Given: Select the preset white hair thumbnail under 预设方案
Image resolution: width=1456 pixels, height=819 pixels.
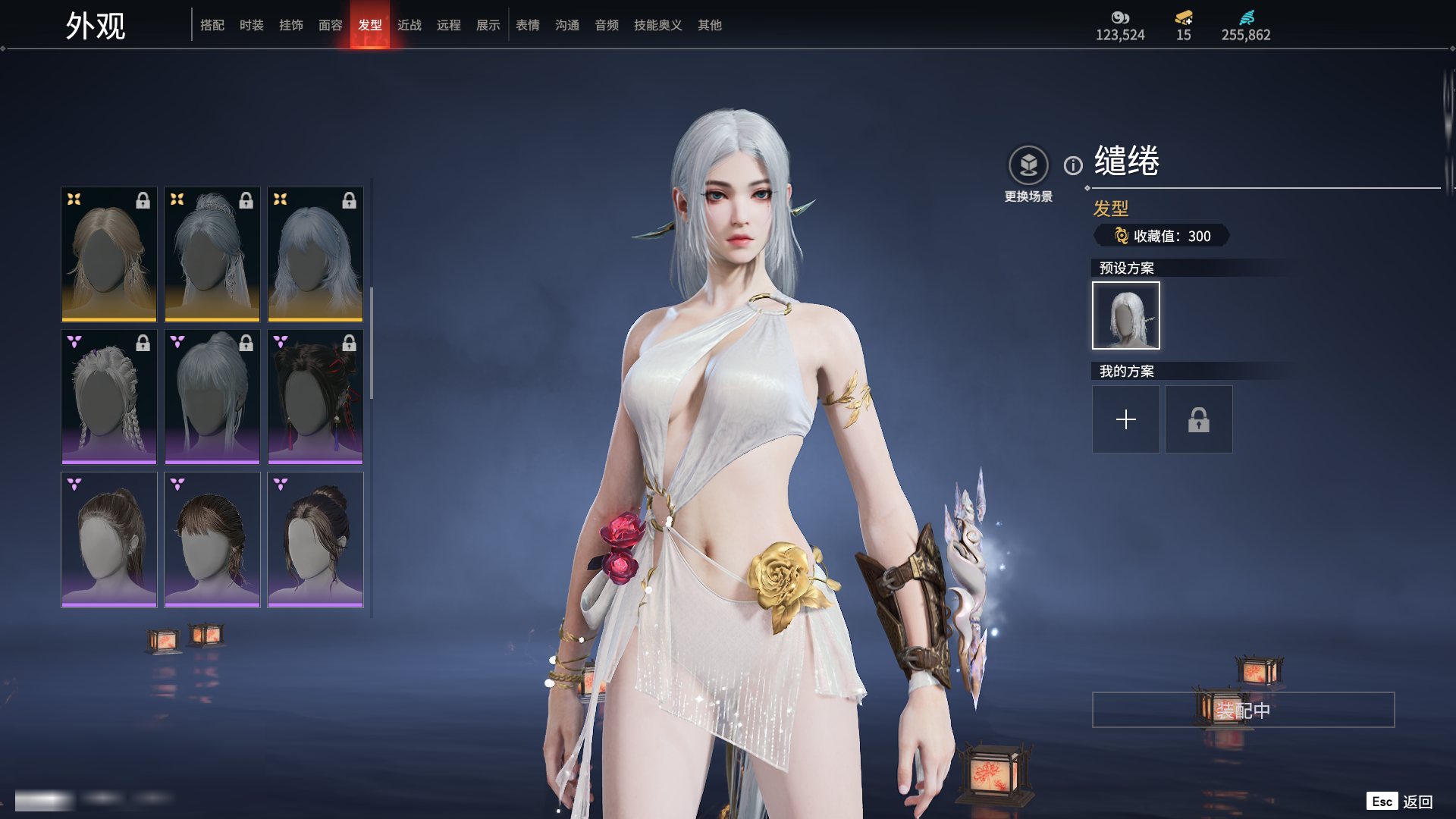Looking at the screenshot, I should tap(1125, 315).
